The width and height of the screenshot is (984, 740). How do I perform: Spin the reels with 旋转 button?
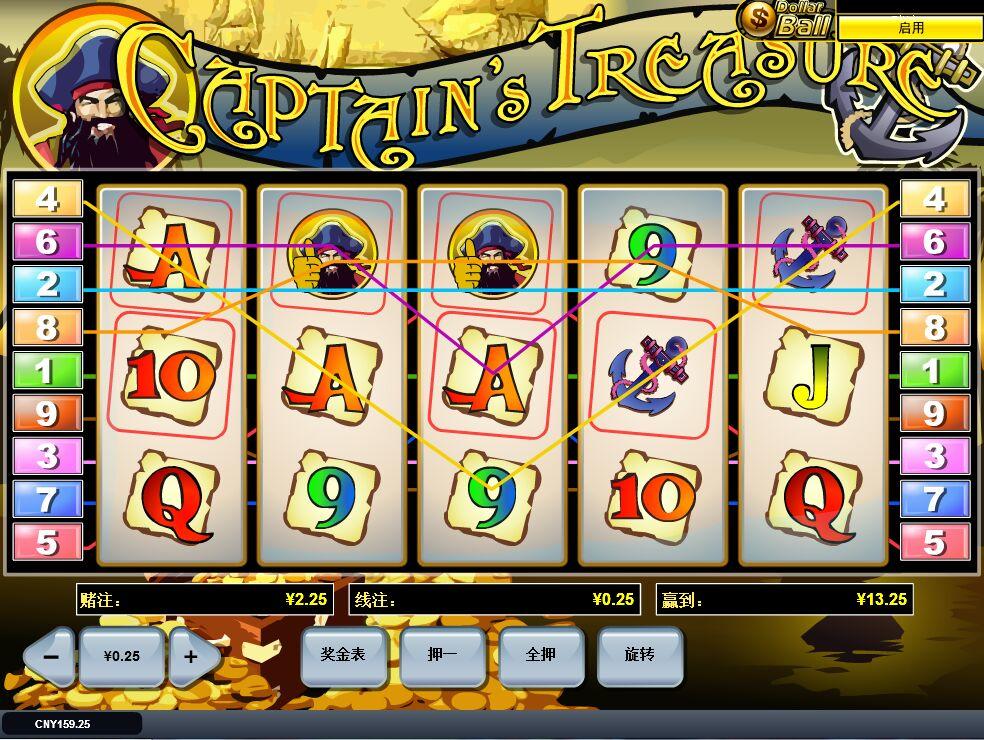click(640, 655)
